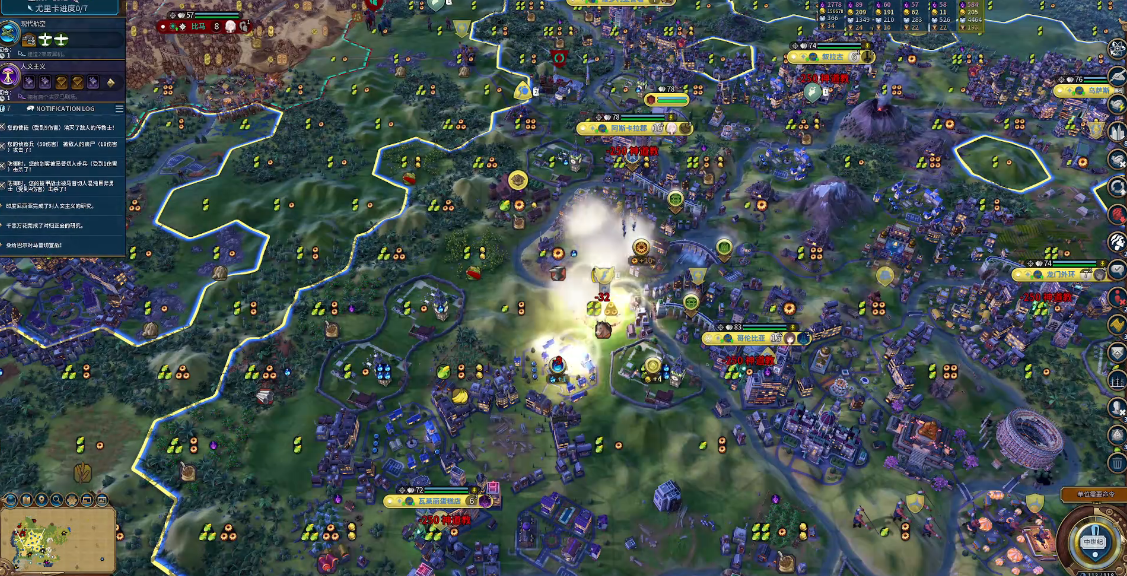Image resolution: width=1127 pixels, height=576 pixels.
Task: Open the Notification Log hamburger menu
Action: coord(119,108)
